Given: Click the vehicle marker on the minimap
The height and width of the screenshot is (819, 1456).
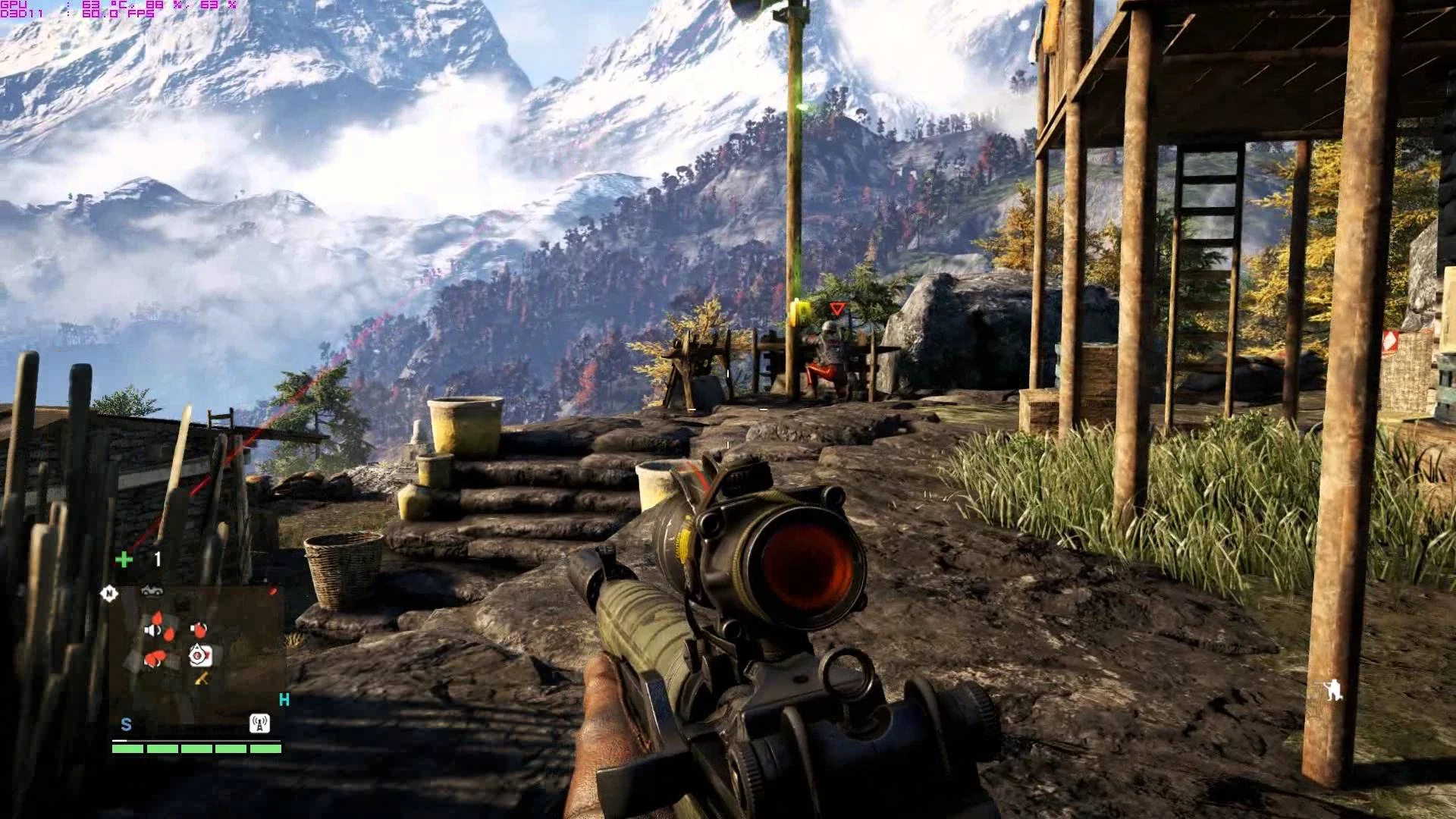Looking at the screenshot, I should point(152,591).
